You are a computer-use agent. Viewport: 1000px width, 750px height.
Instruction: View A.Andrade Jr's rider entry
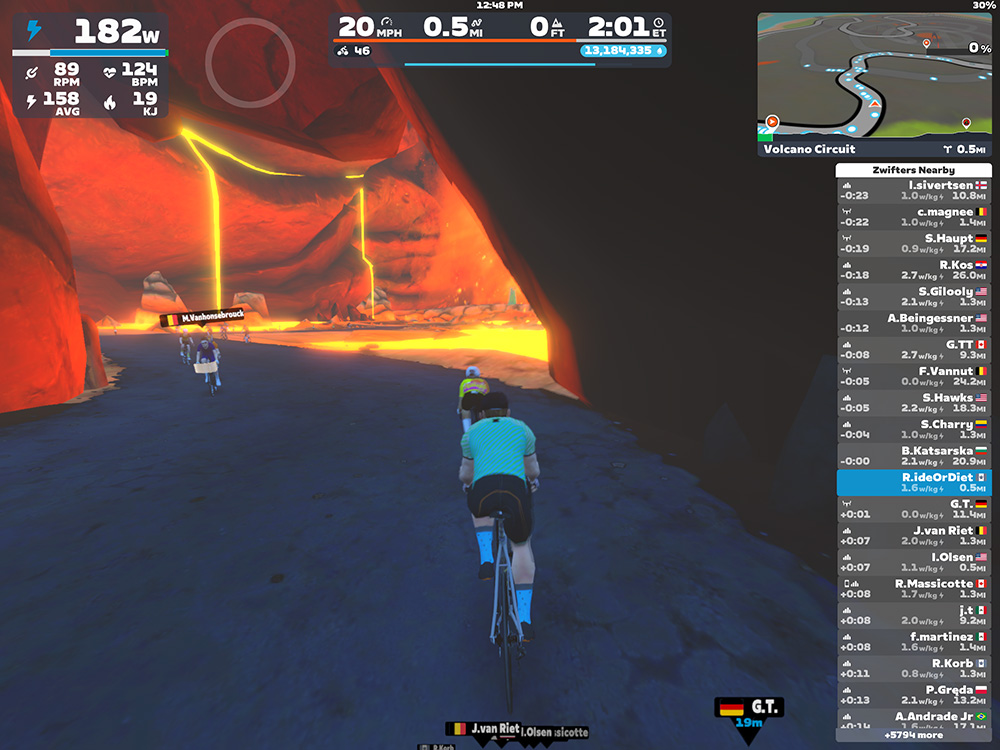pos(913,719)
